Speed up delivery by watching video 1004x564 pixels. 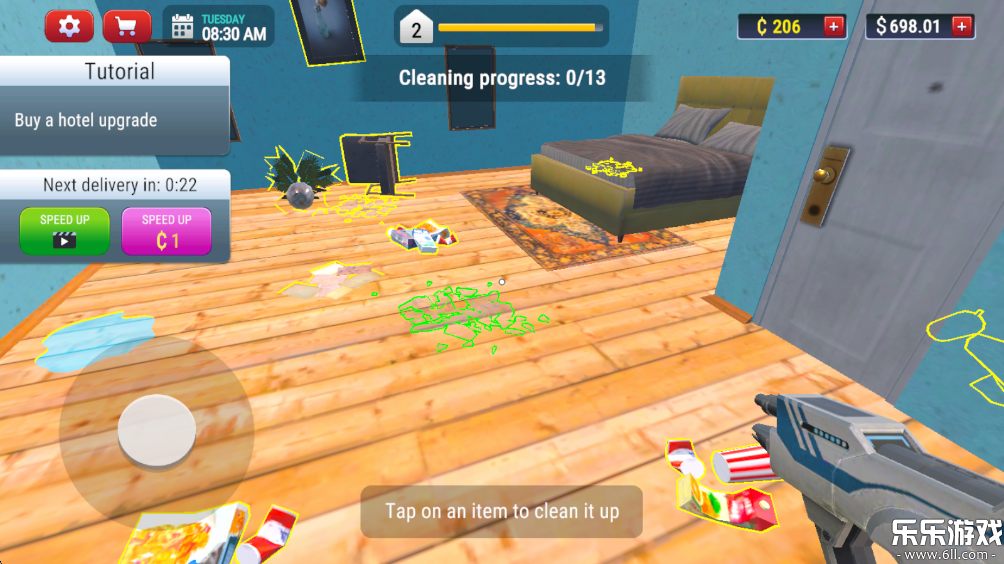click(64, 231)
